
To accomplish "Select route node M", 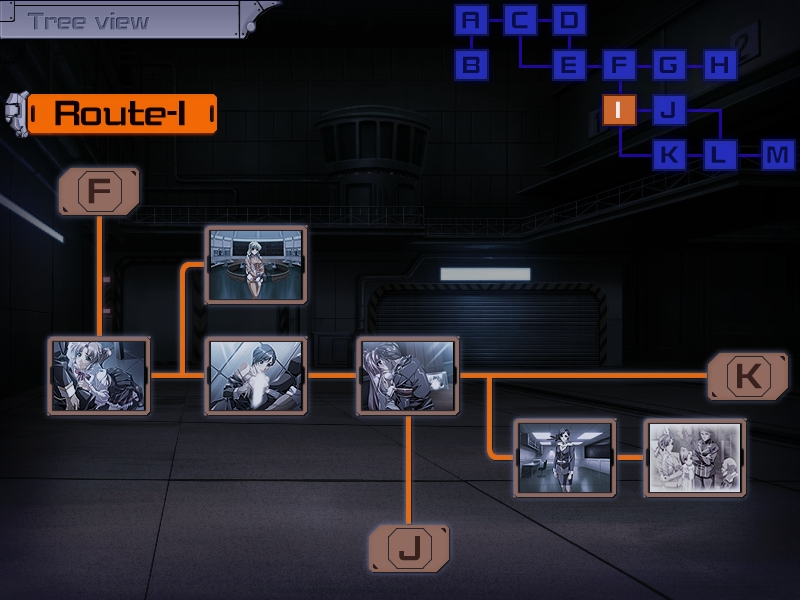I will tap(777, 155).
